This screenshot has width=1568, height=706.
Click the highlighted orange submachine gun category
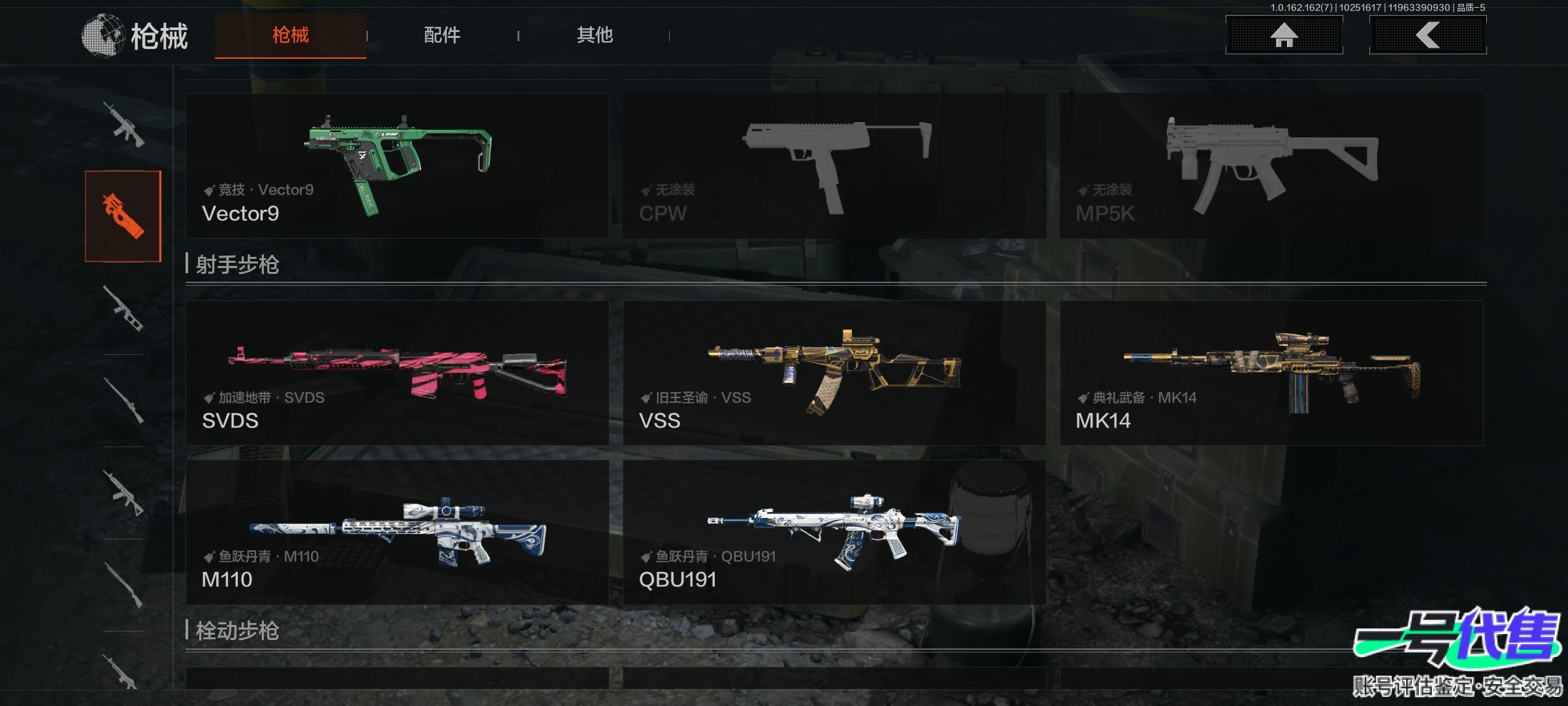(123, 216)
